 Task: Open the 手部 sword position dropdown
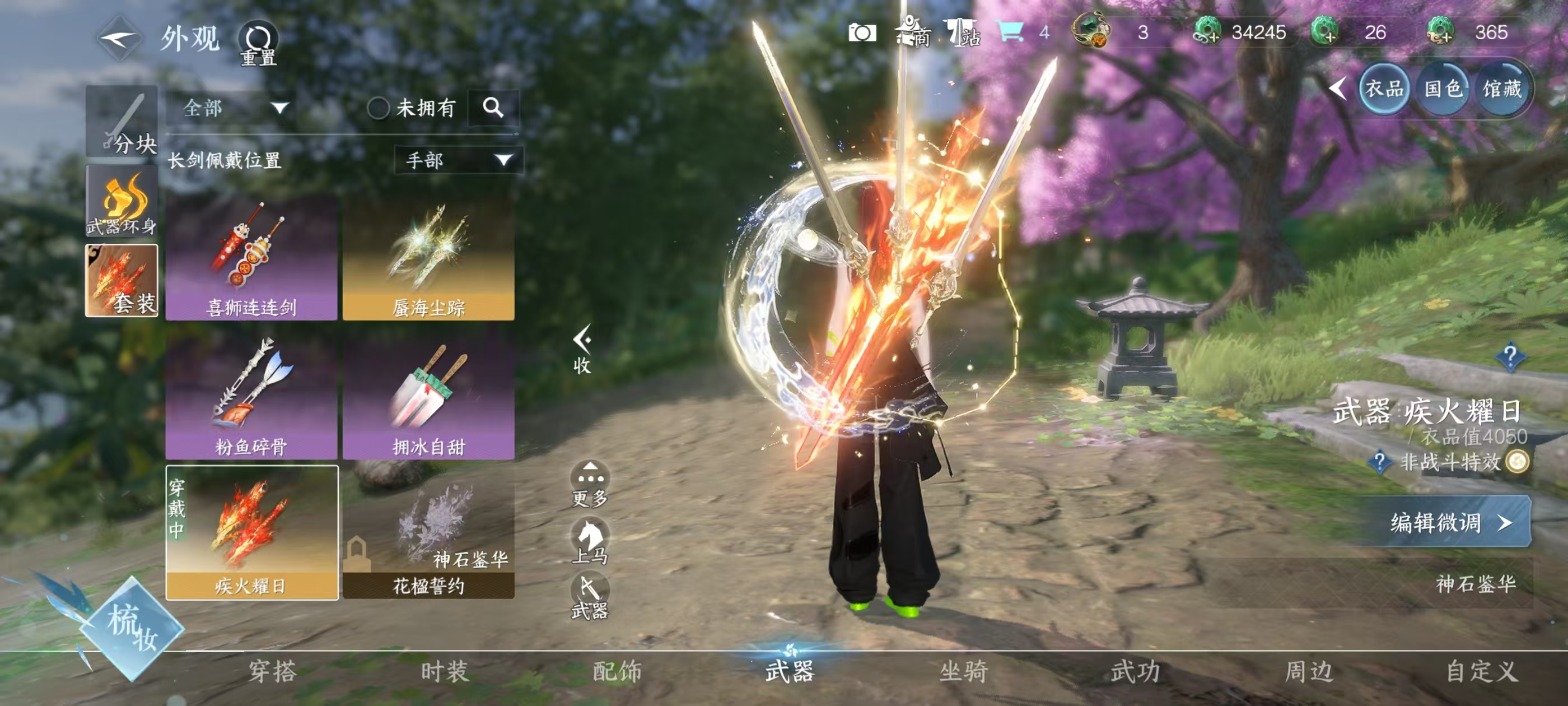click(x=458, y=160)
